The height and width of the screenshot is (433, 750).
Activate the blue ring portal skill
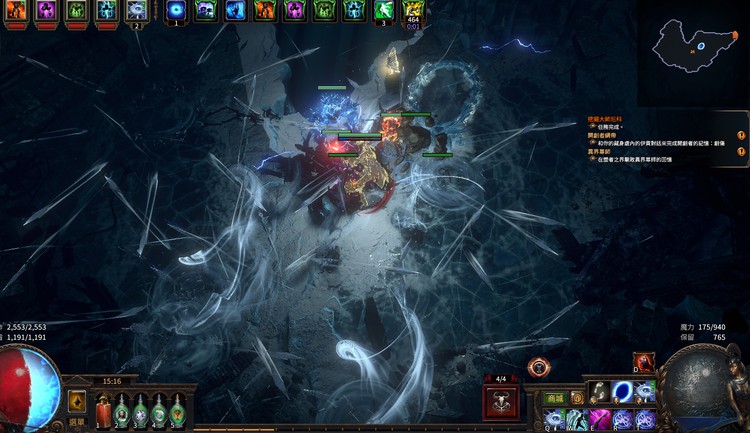(x=622, y=389)
